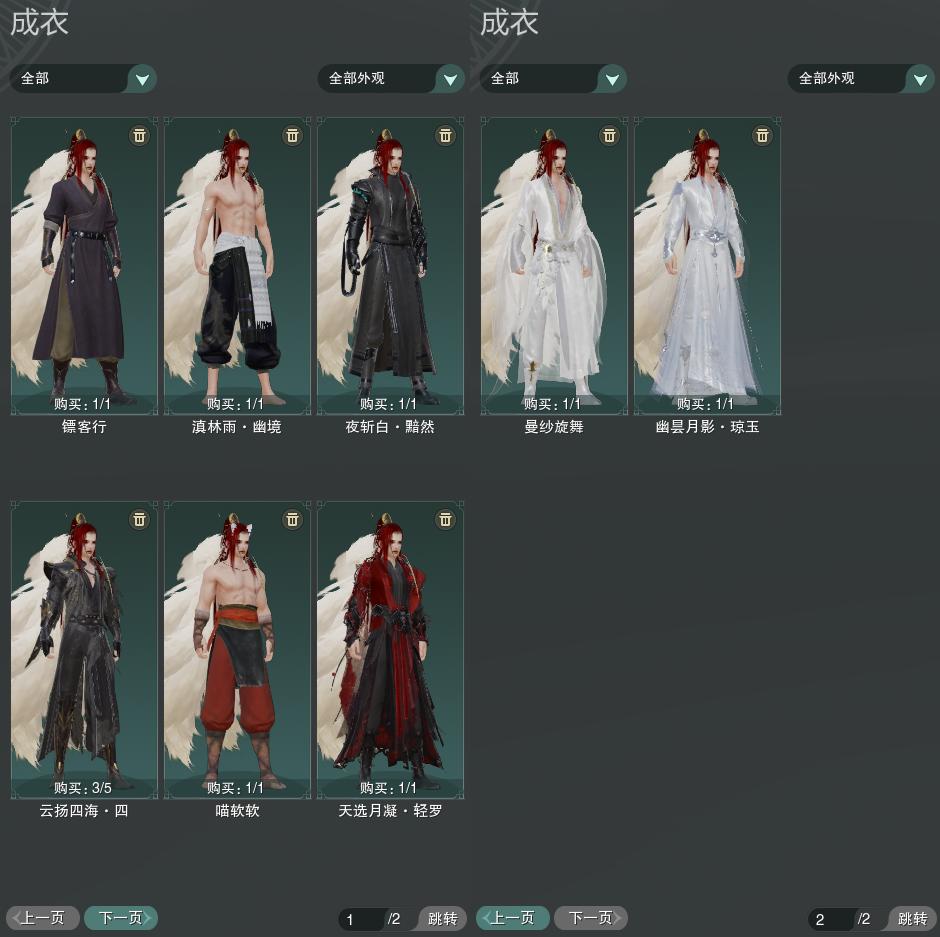Click the trash icon on 曼纱旋舞 card

609,135
